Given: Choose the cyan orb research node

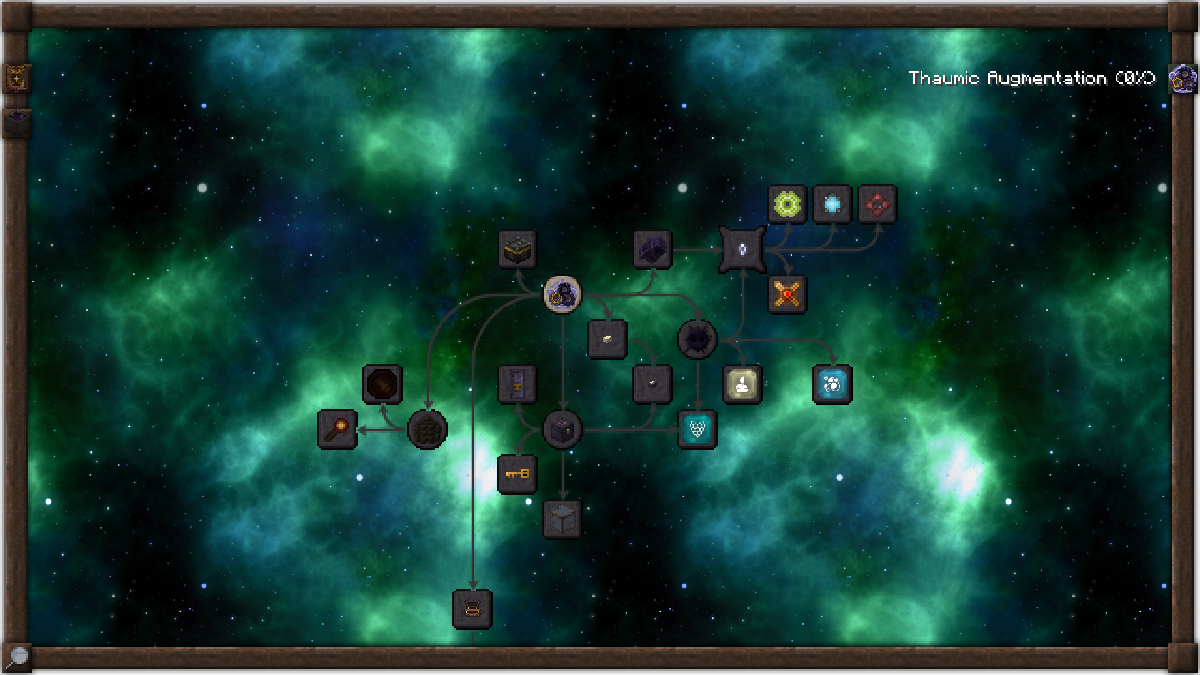Looking at the screenshot, I should coord(832,204).
